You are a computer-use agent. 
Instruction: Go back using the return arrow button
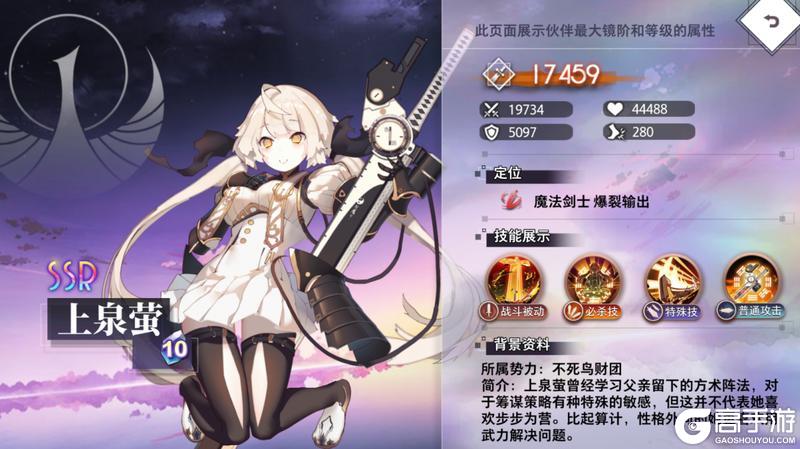(x=768, y=23)
